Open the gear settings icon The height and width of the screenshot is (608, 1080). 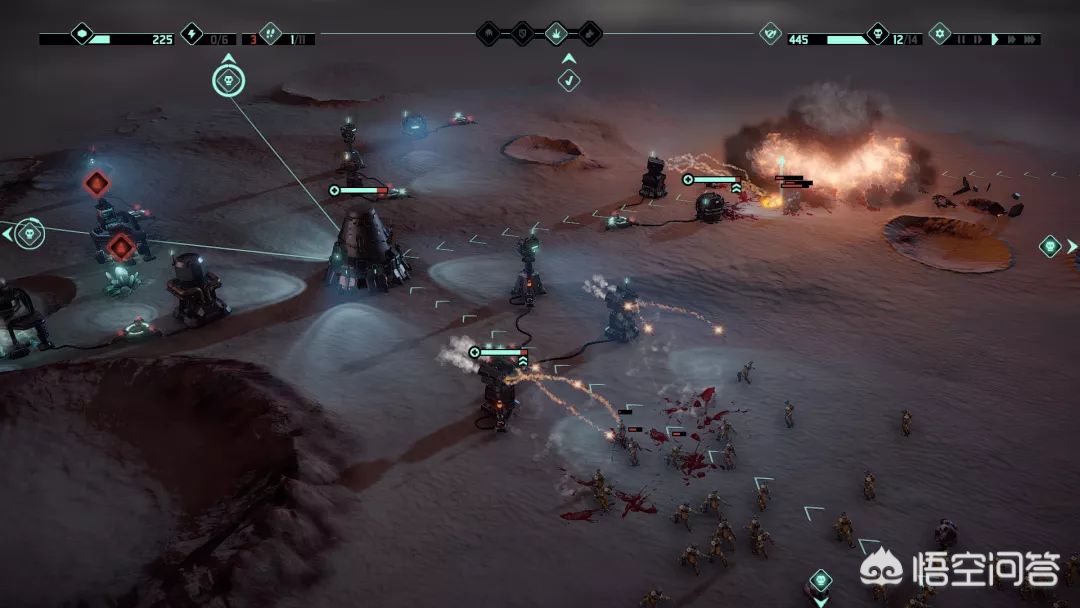pos(939,34)
